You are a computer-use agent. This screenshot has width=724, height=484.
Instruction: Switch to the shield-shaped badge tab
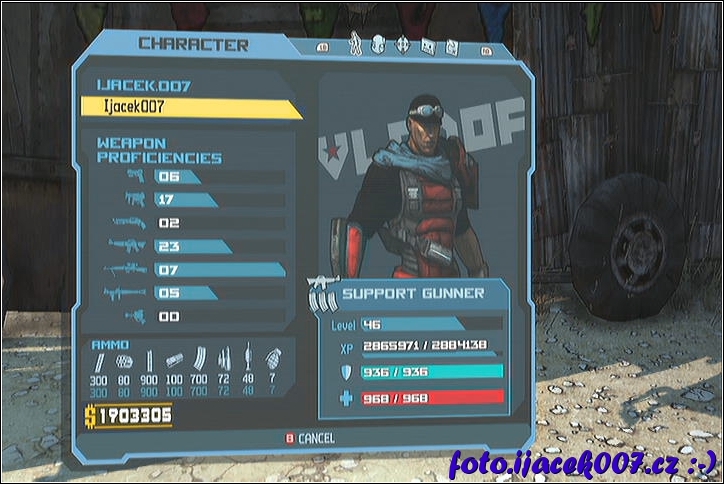click(379, 45)
